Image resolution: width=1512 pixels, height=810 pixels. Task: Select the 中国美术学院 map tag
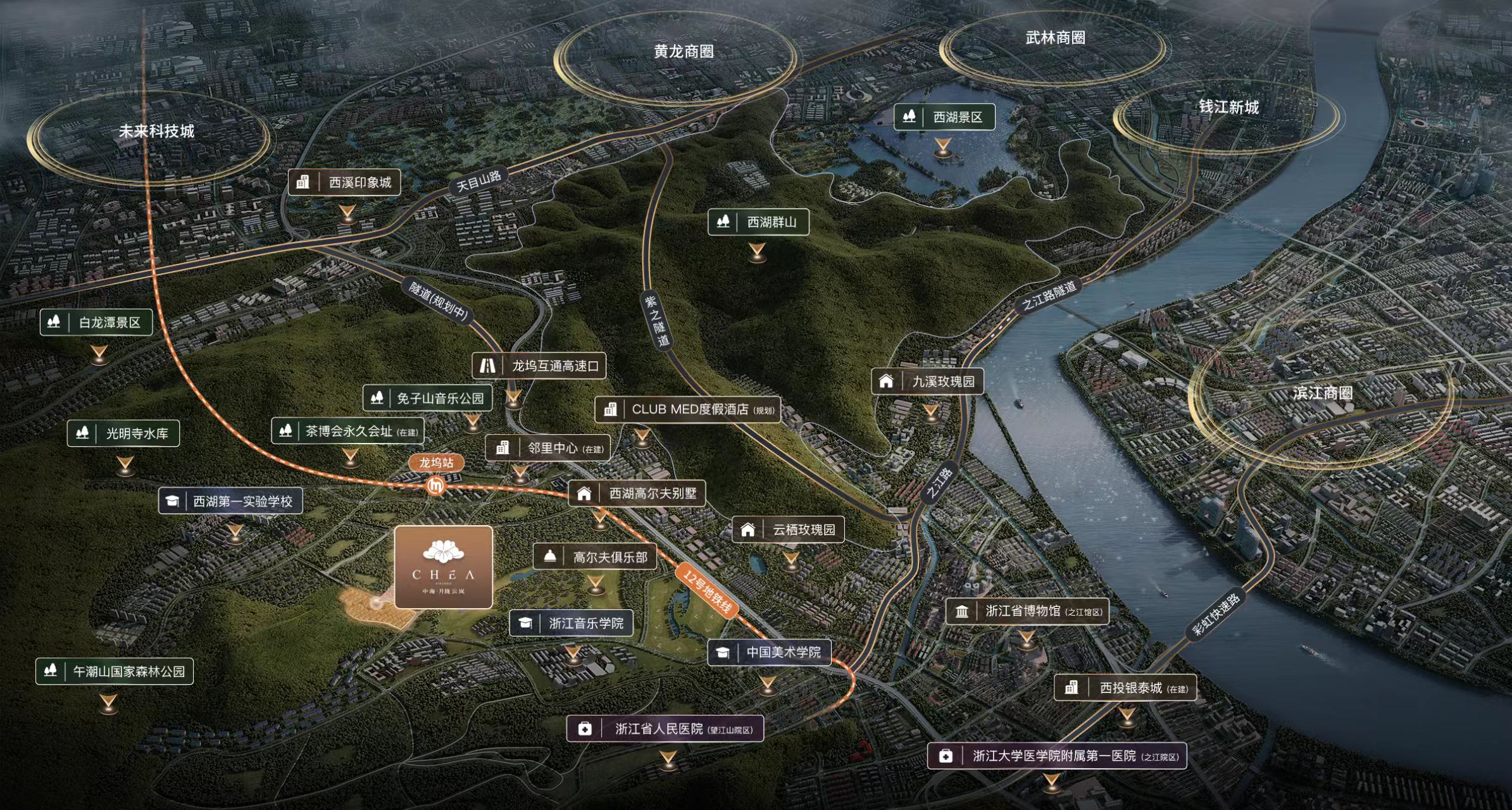769,652
